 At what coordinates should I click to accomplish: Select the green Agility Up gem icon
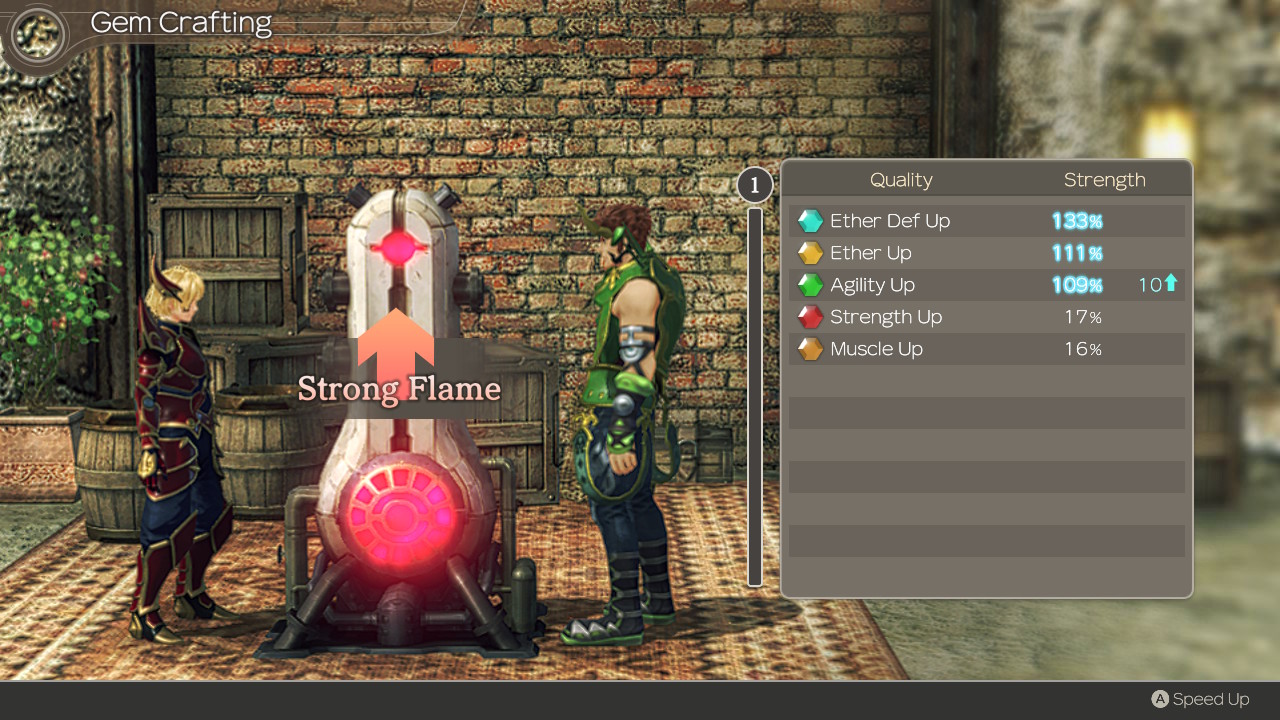(810, 284)
